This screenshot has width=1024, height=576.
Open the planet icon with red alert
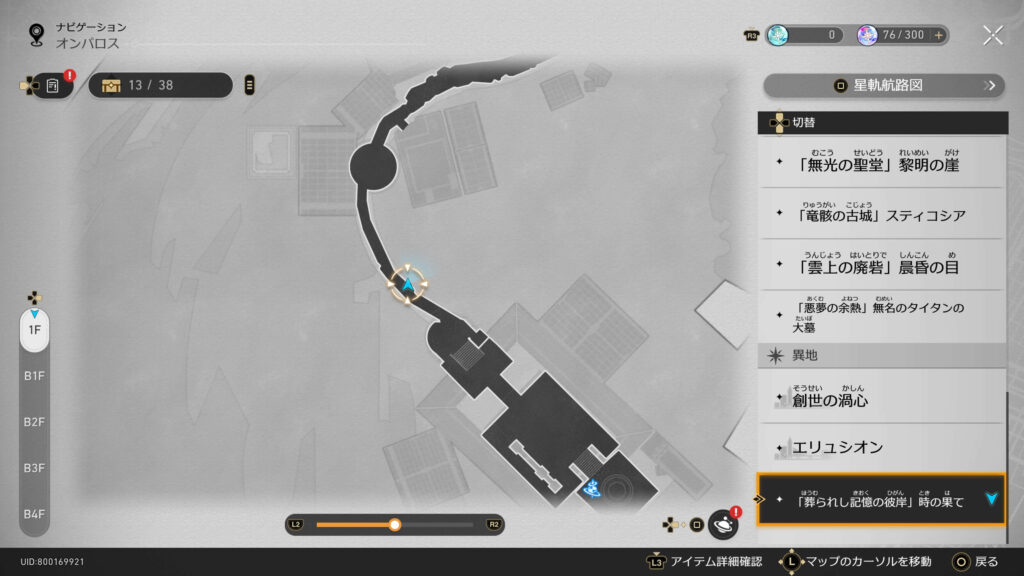tap(722, 524)
